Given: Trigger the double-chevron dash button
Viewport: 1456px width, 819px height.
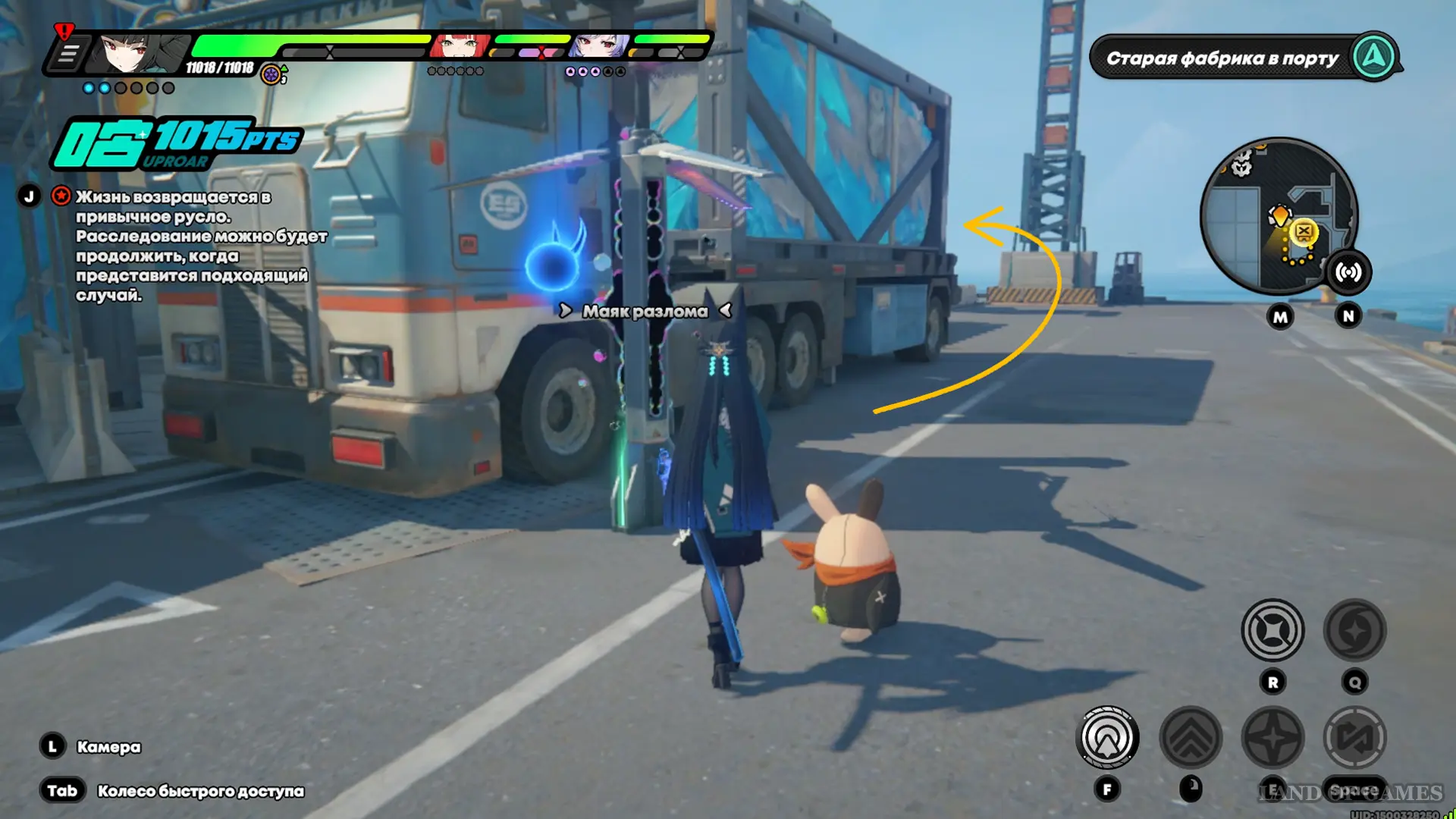Looking at the screenshot, I should click(x=1191, y=737).
